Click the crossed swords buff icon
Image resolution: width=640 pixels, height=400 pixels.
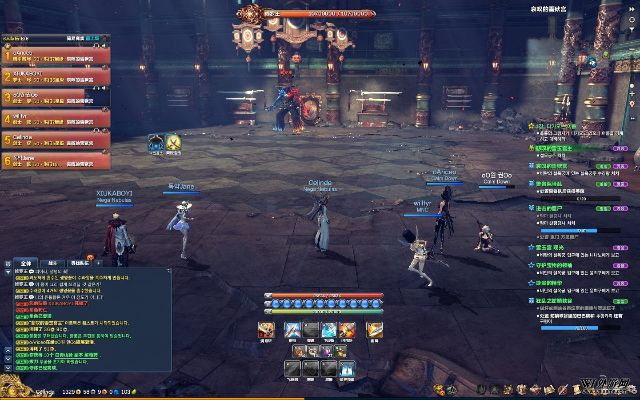[172, 142]
